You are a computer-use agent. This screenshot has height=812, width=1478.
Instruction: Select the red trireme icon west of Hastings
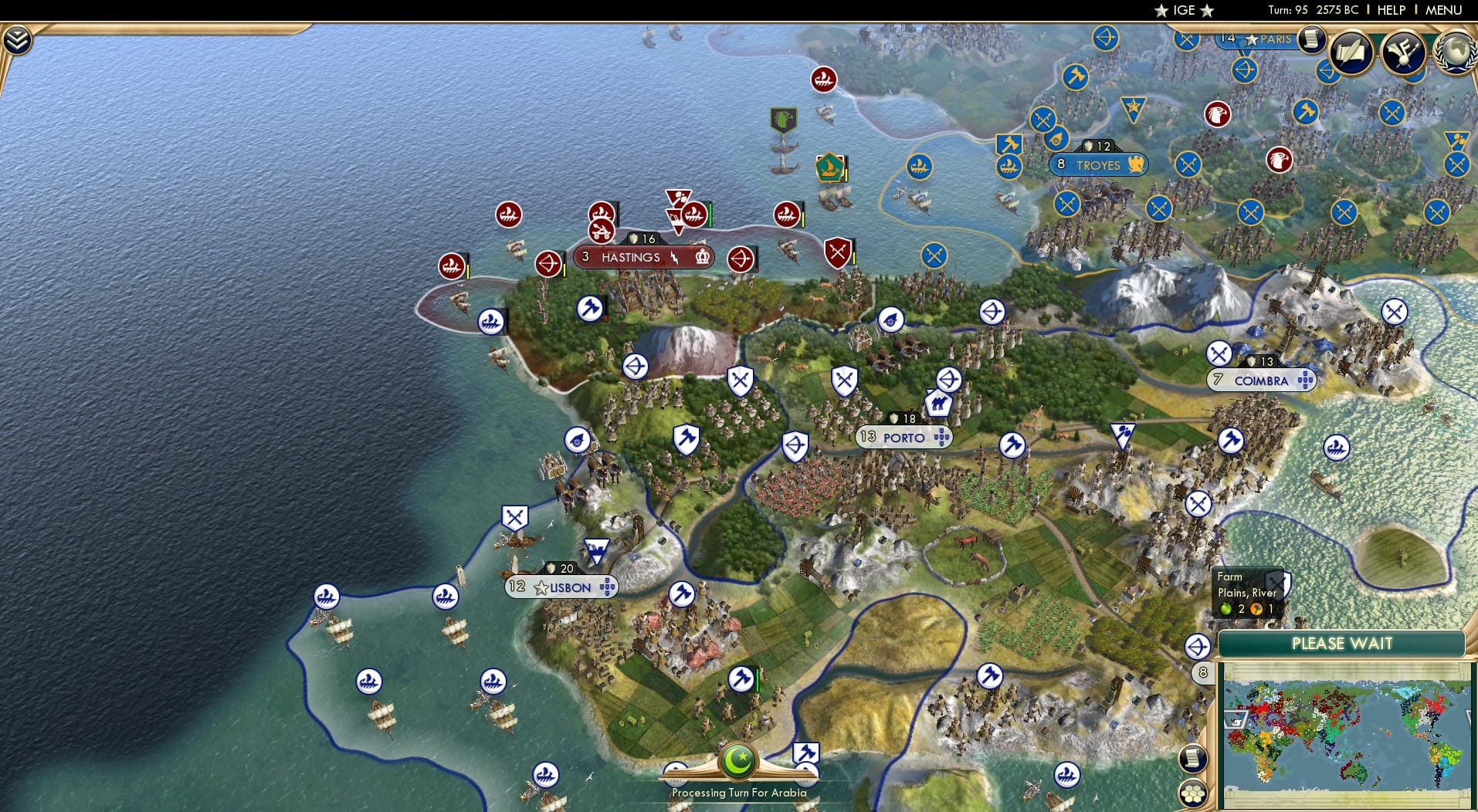tap(452, 266)
